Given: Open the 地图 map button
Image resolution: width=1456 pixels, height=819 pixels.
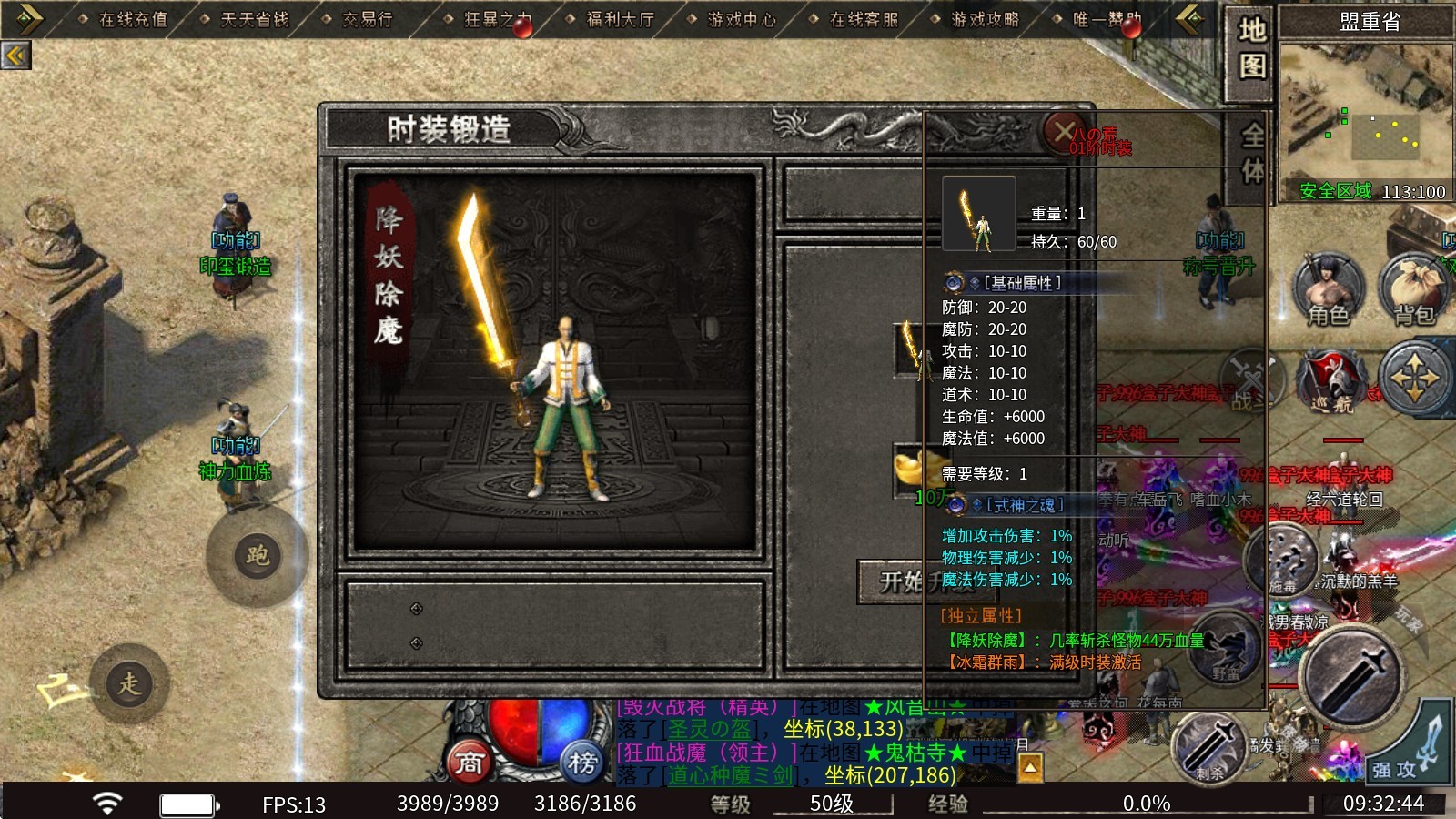Looking at the screenshot, I should coord(1251,48).
